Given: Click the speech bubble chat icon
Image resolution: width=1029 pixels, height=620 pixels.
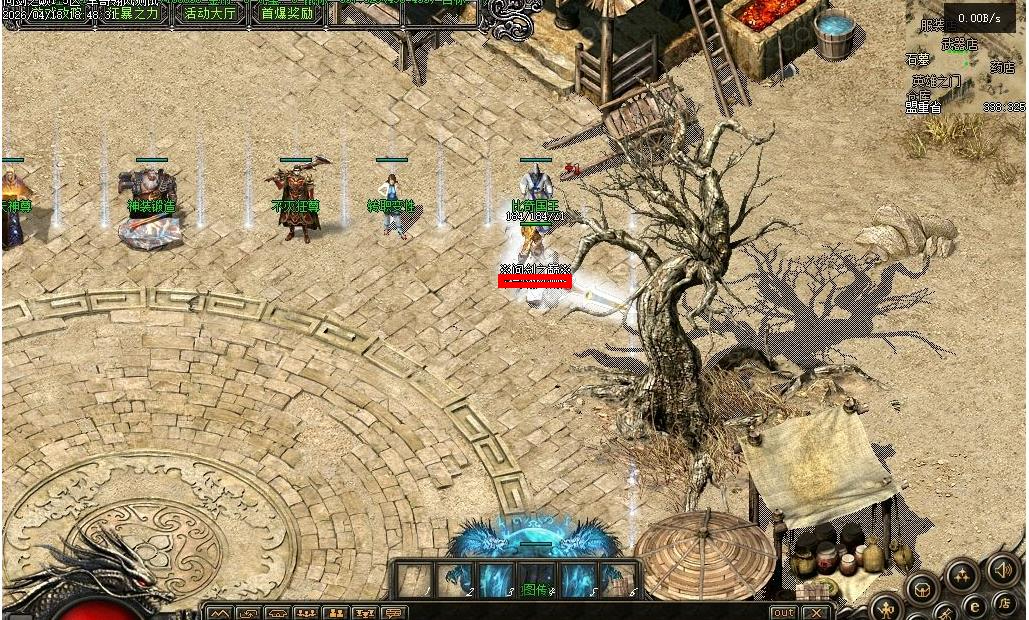Looking at the screenshot, I should pyautogui.click(x=393, y=612).
